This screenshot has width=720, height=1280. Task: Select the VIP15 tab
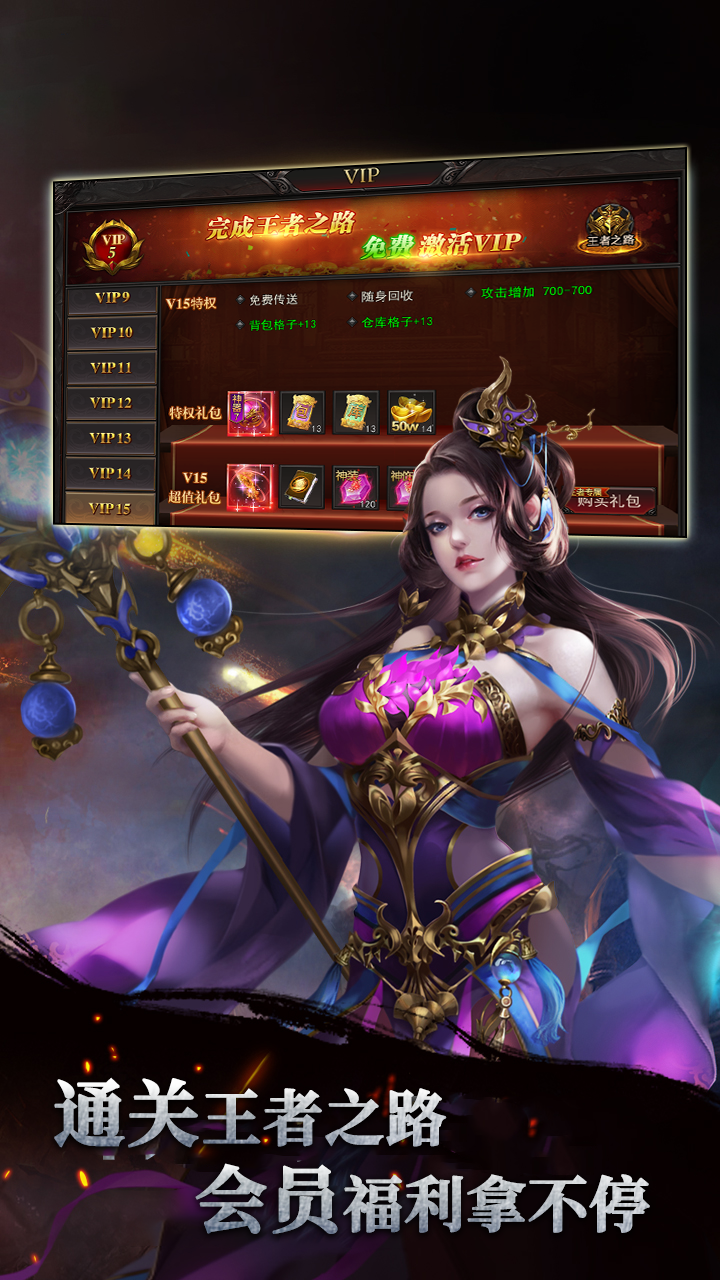110,508
